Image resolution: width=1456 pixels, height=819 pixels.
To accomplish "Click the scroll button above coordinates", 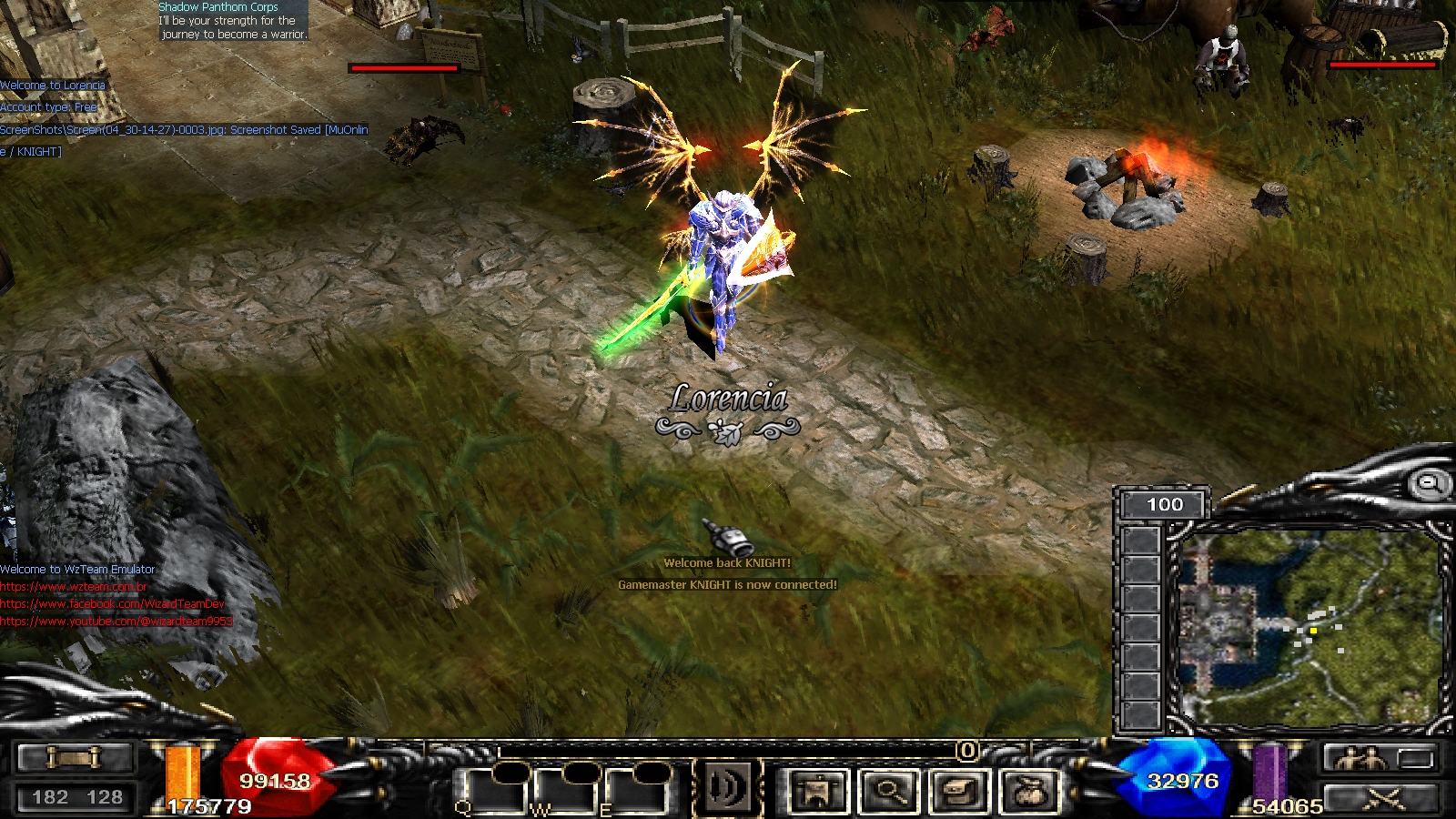I will pyautogui.click(x=75, y=757).
